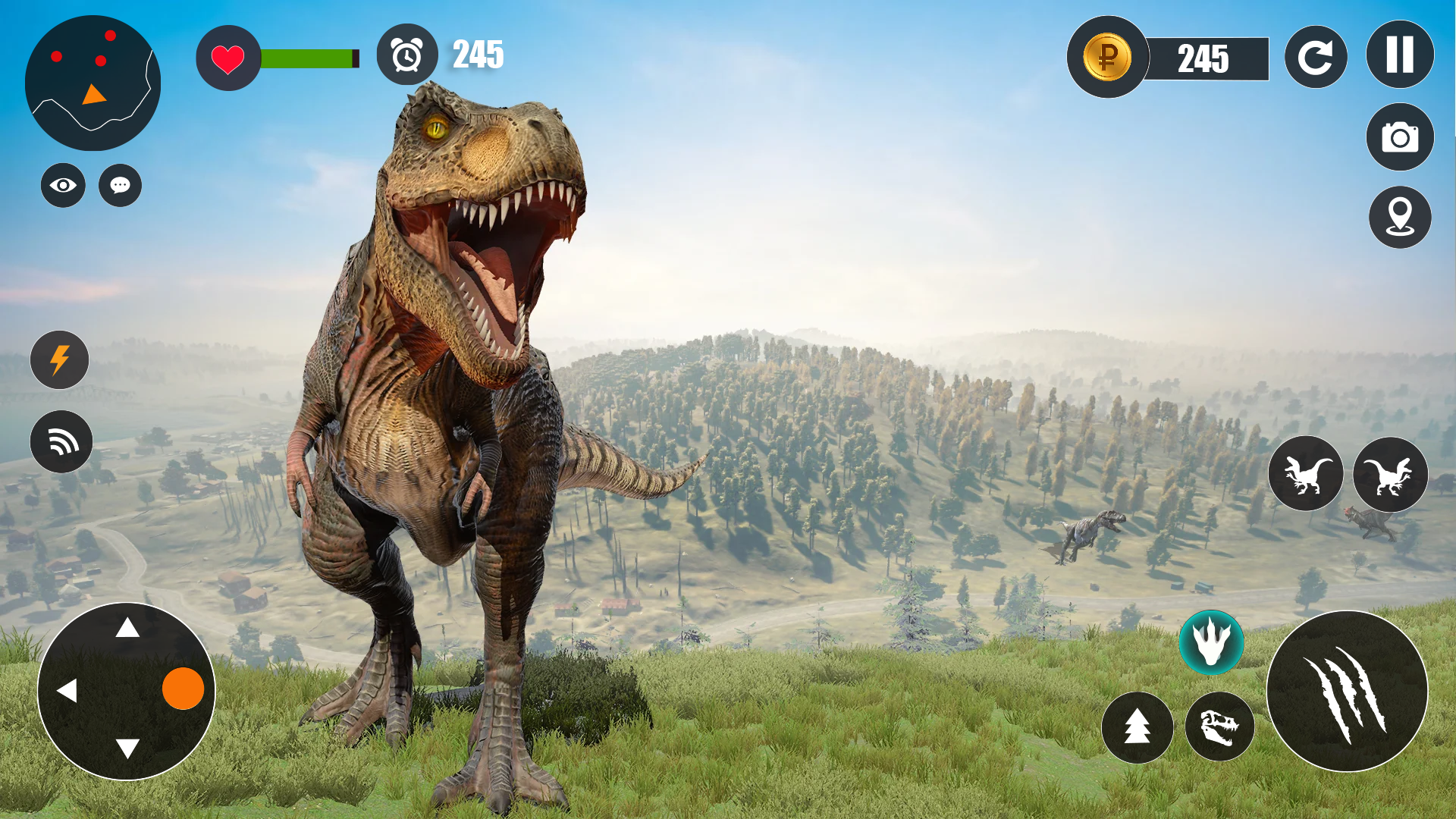Open the chat speech bubble
Image resolution: width=1456 pixels, height=819 pixels.
click(120, 185)
